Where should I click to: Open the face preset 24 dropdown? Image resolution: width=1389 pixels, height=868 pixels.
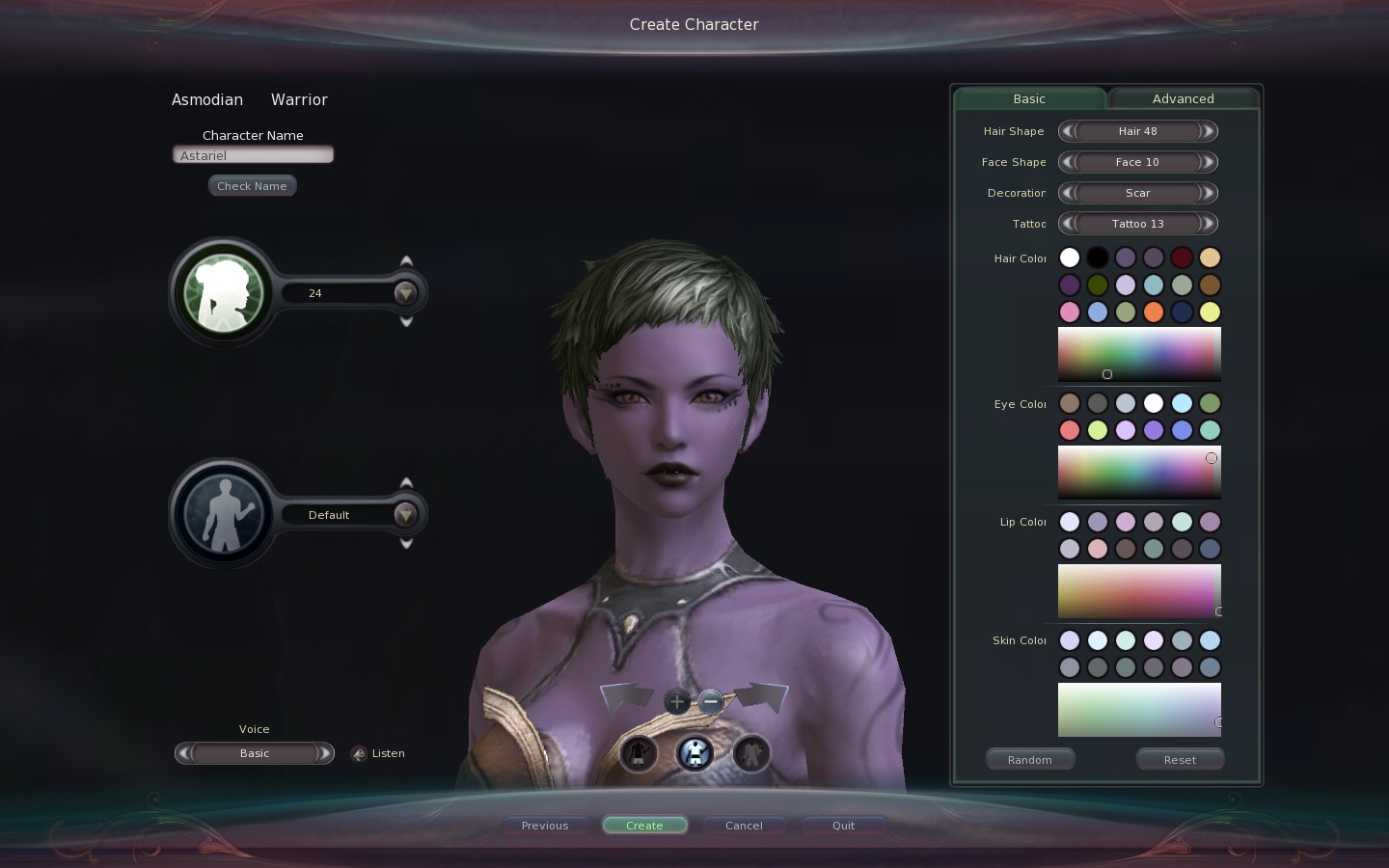pyautogui.click(x=405, y=293)
